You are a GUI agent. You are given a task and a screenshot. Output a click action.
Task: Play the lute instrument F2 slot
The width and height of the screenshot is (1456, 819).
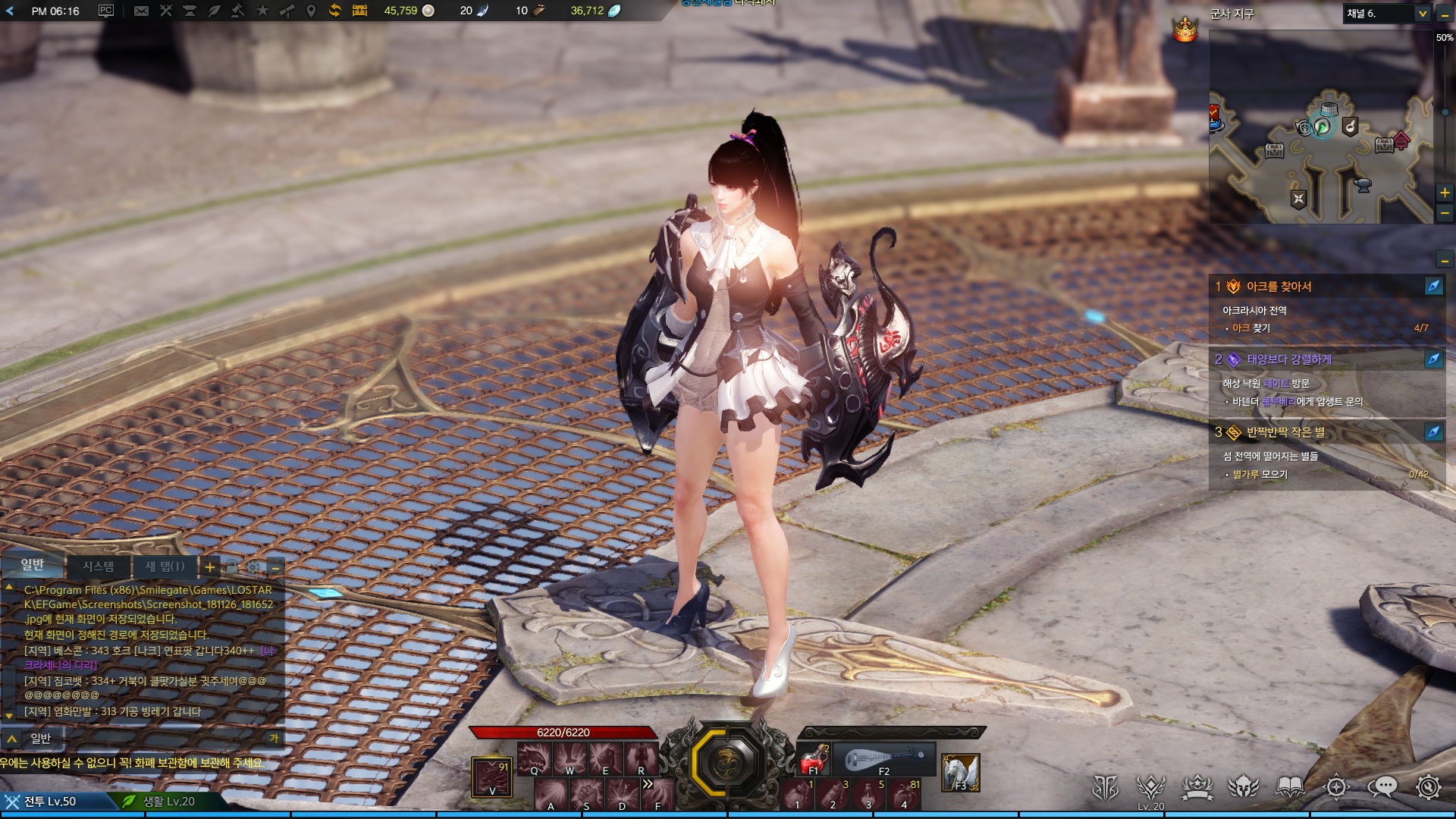pos(884,759)
